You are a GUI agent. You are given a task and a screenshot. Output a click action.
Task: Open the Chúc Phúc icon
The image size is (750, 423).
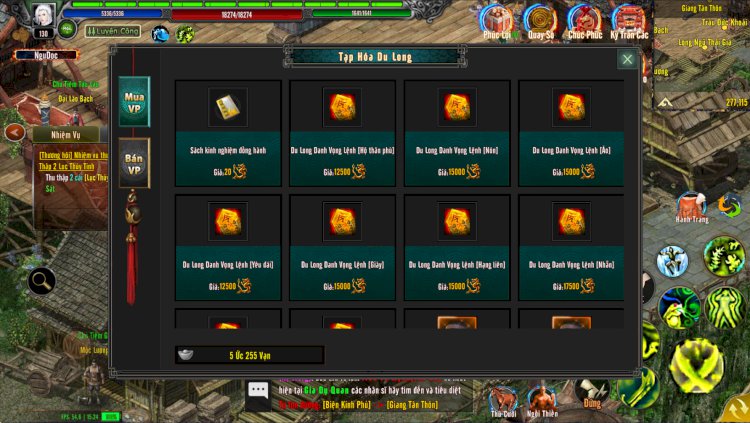point(584,20)
